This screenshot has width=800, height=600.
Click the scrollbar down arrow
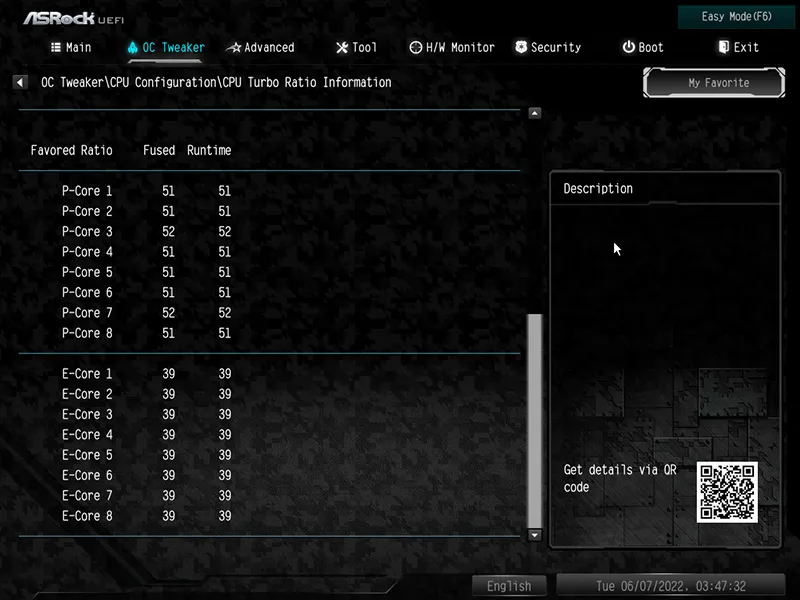pos(534,535)
